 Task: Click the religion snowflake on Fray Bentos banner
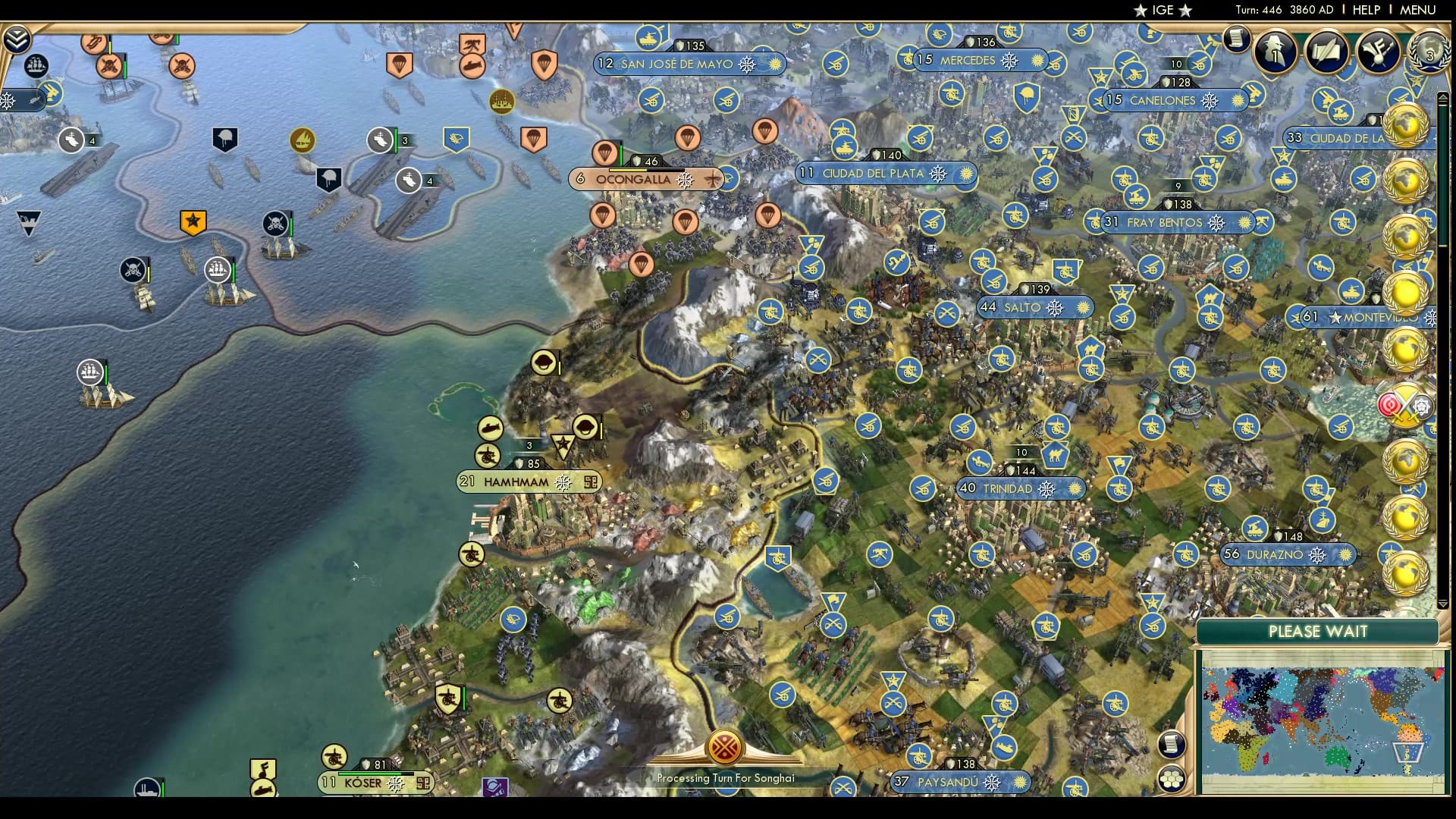pos(1217,223)
